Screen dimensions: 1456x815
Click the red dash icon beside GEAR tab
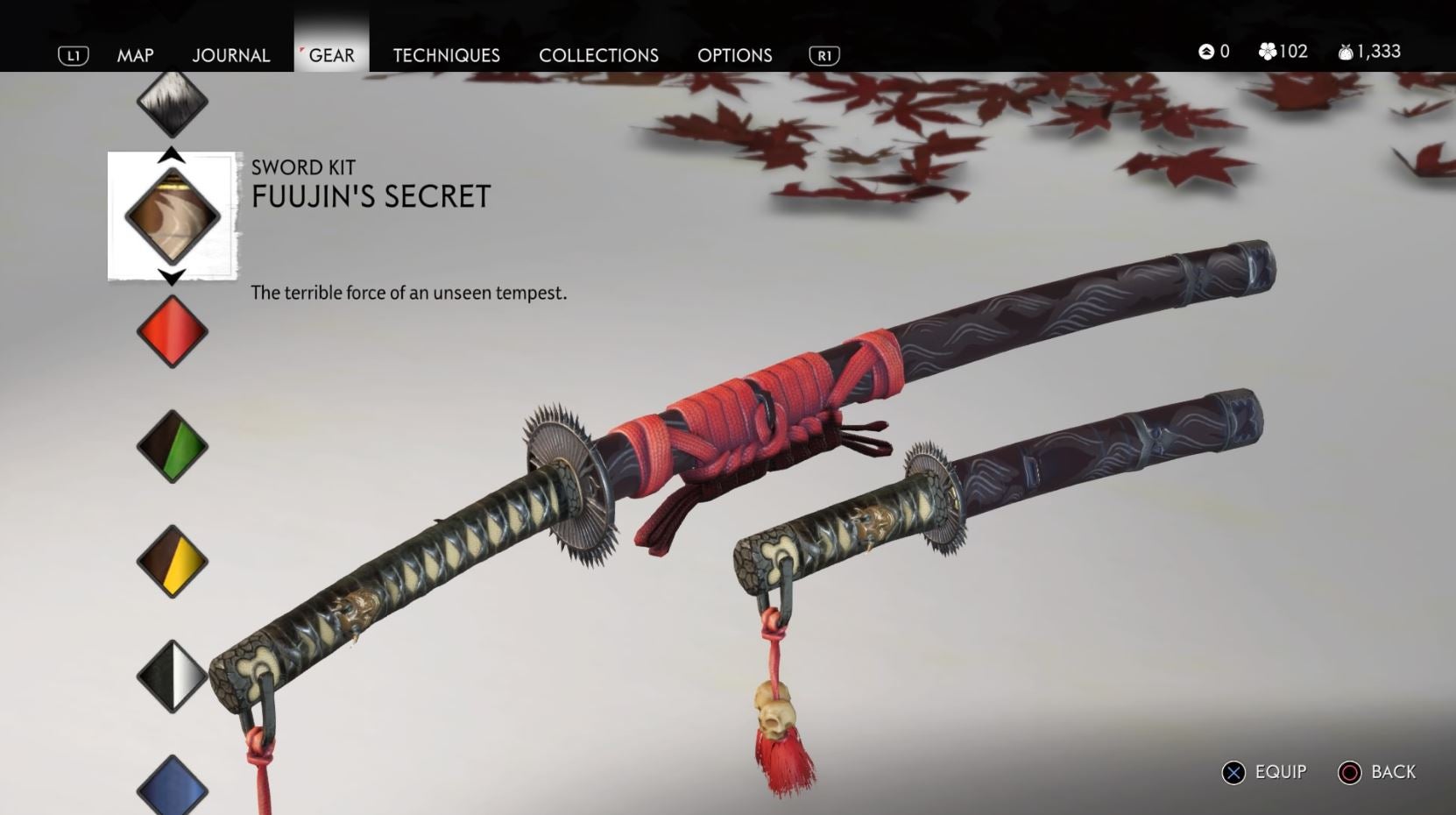(x=301, y=48)
